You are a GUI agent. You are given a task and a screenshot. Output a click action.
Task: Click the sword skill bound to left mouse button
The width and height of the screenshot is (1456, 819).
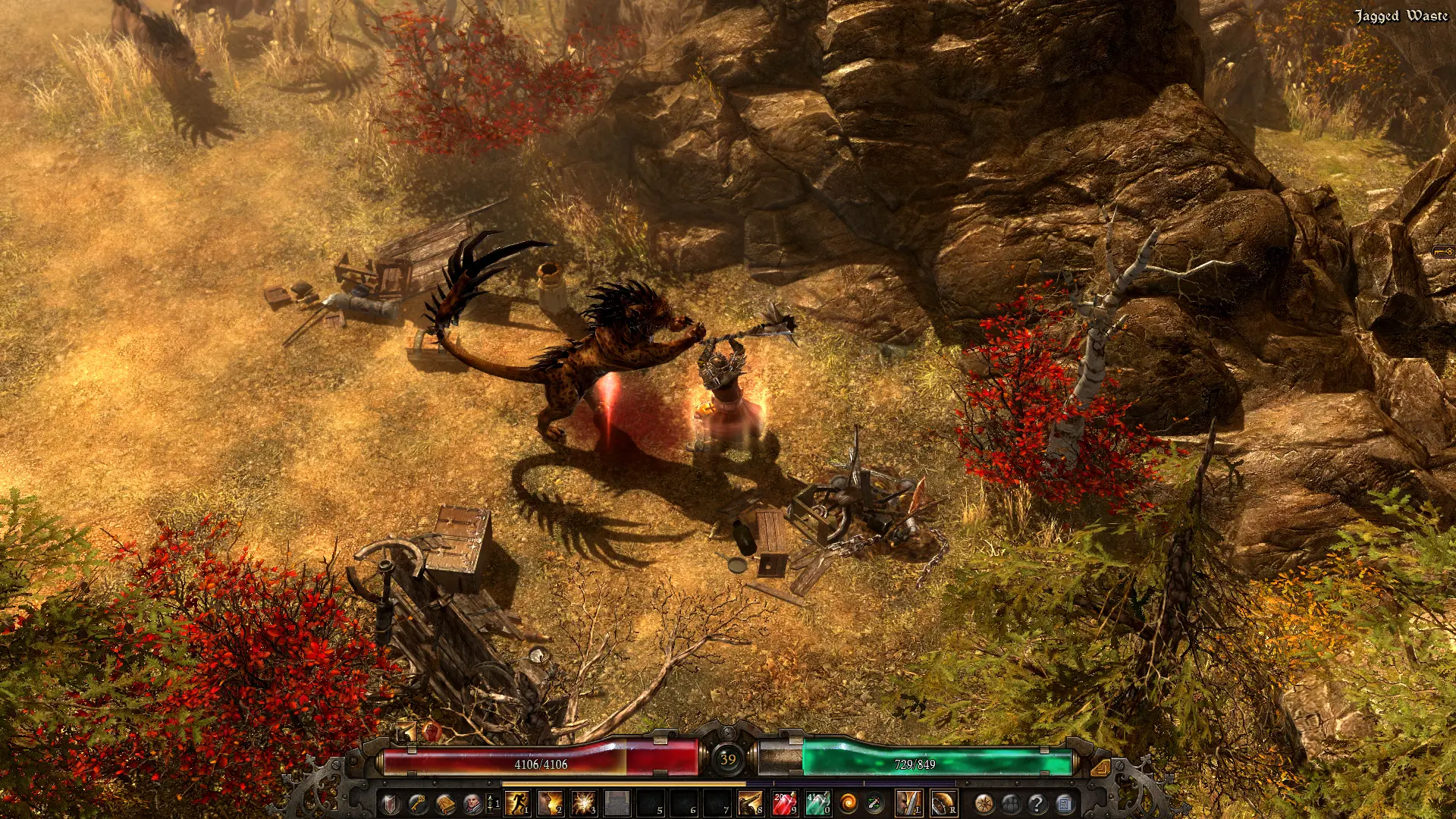point(908,802)
